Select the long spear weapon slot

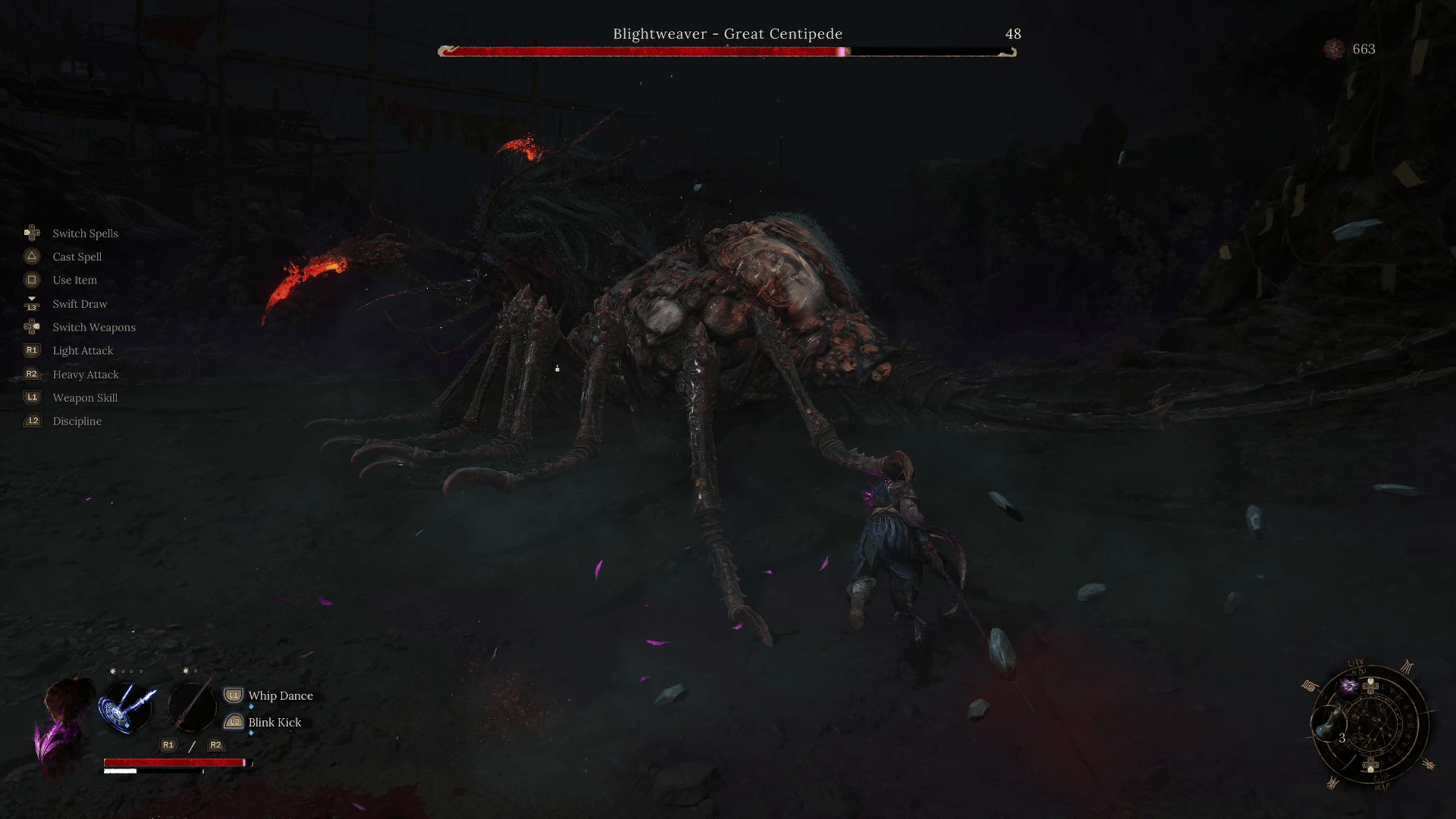click(192, 706)
